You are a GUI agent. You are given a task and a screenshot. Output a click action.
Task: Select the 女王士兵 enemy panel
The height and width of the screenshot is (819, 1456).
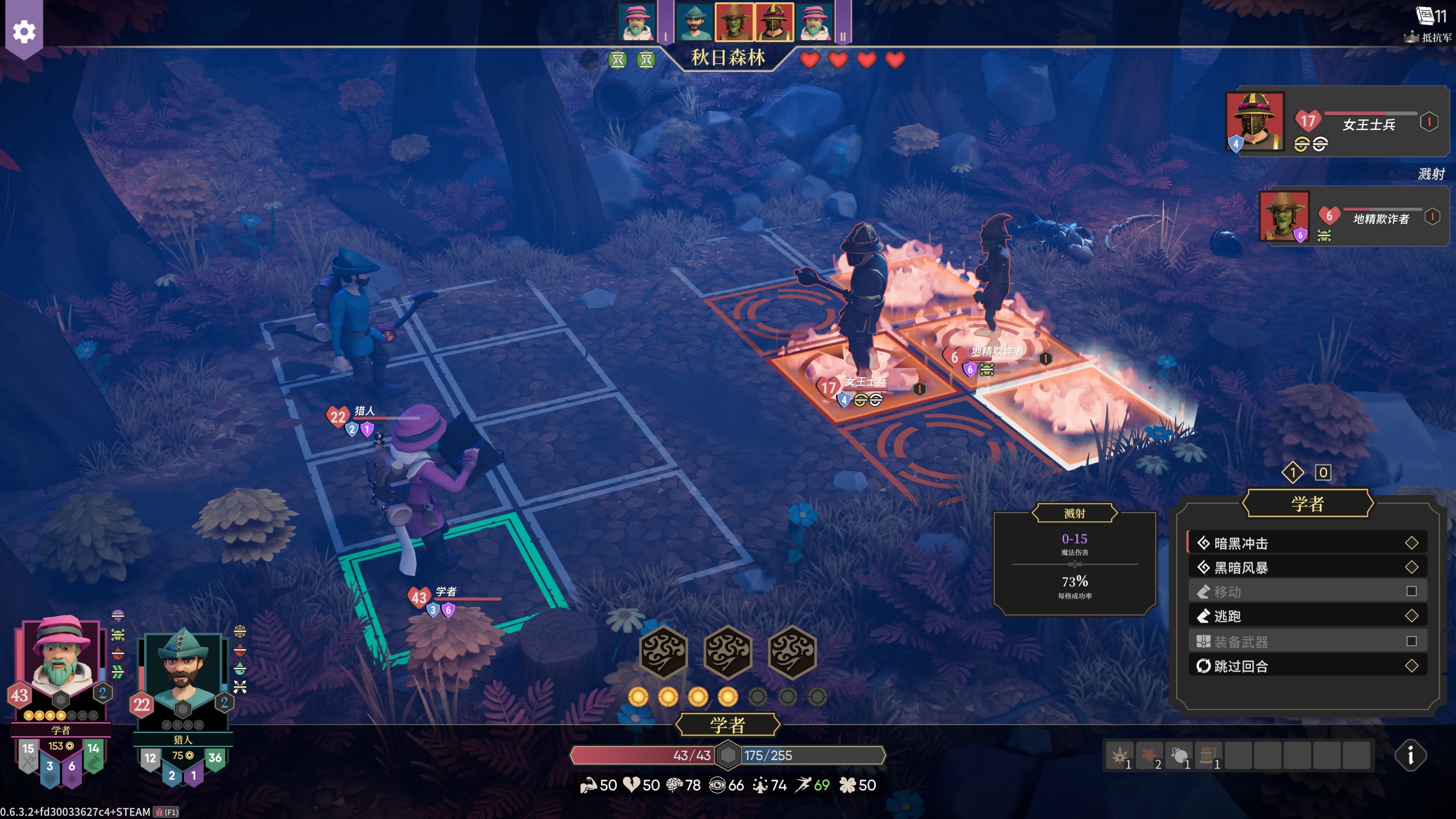tap(1336, 122)
